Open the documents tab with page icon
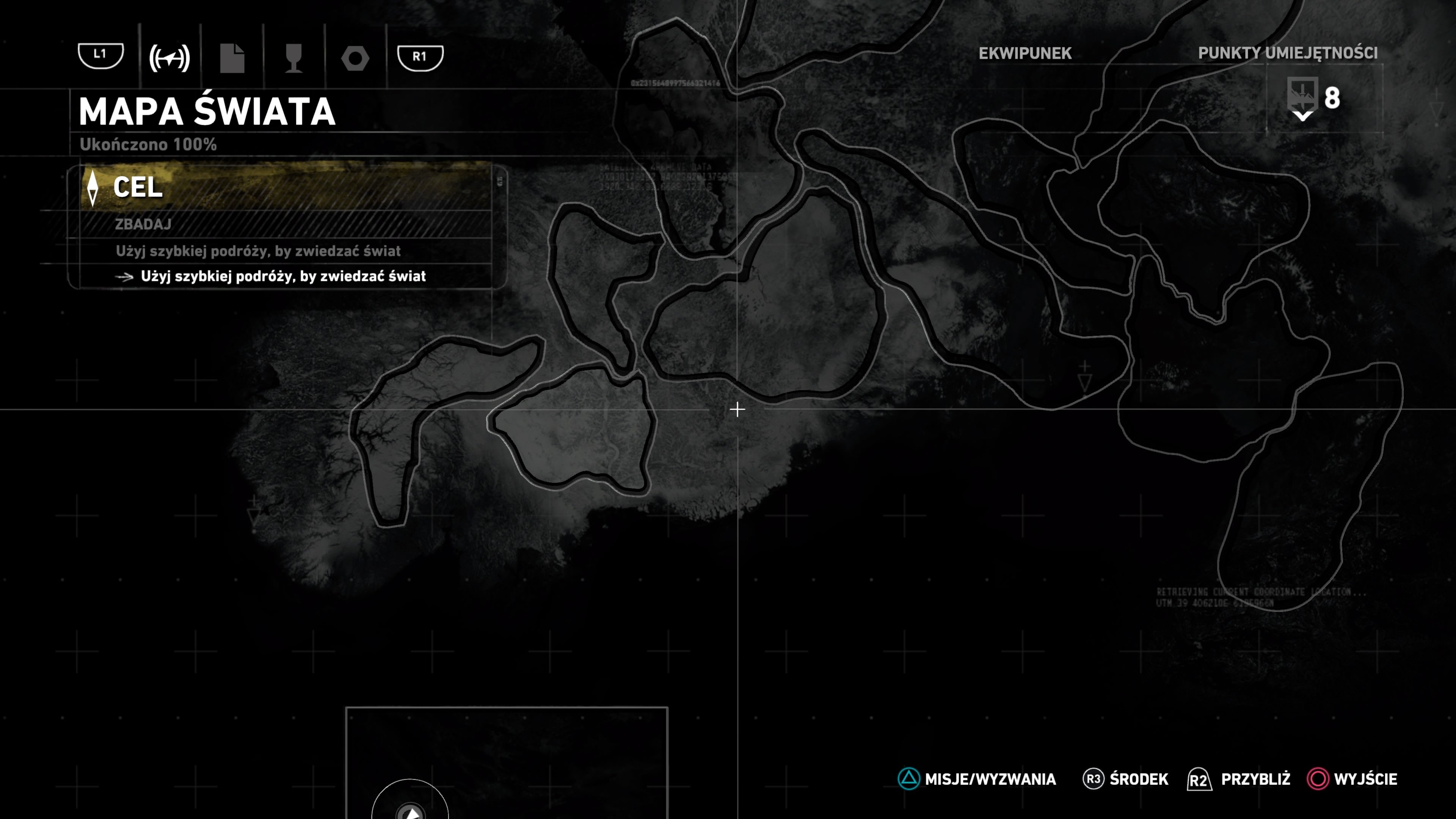1456x819 pixels. point(232,58)
